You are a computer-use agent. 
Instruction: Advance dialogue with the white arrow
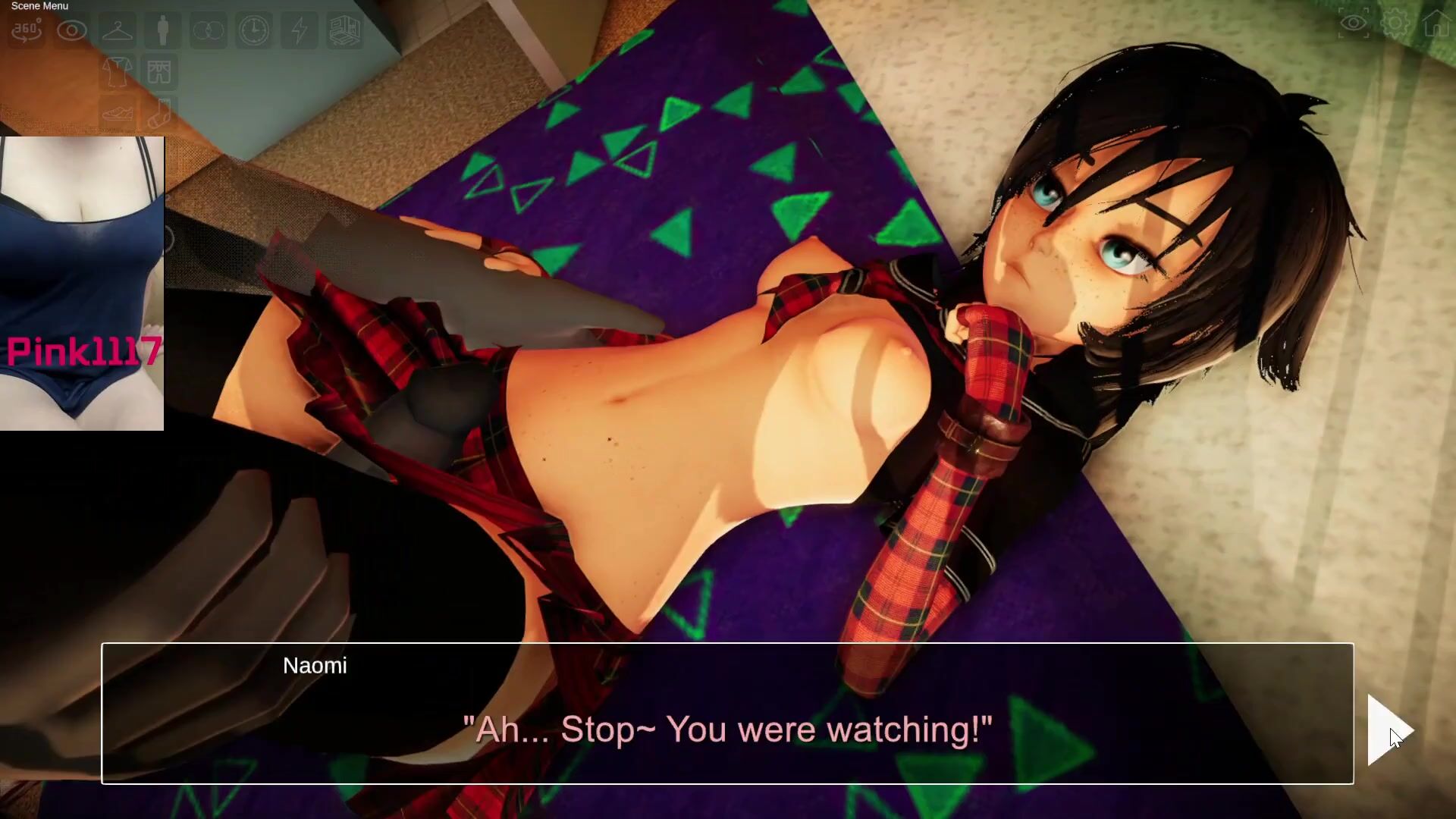click(x=1386, y=730)
